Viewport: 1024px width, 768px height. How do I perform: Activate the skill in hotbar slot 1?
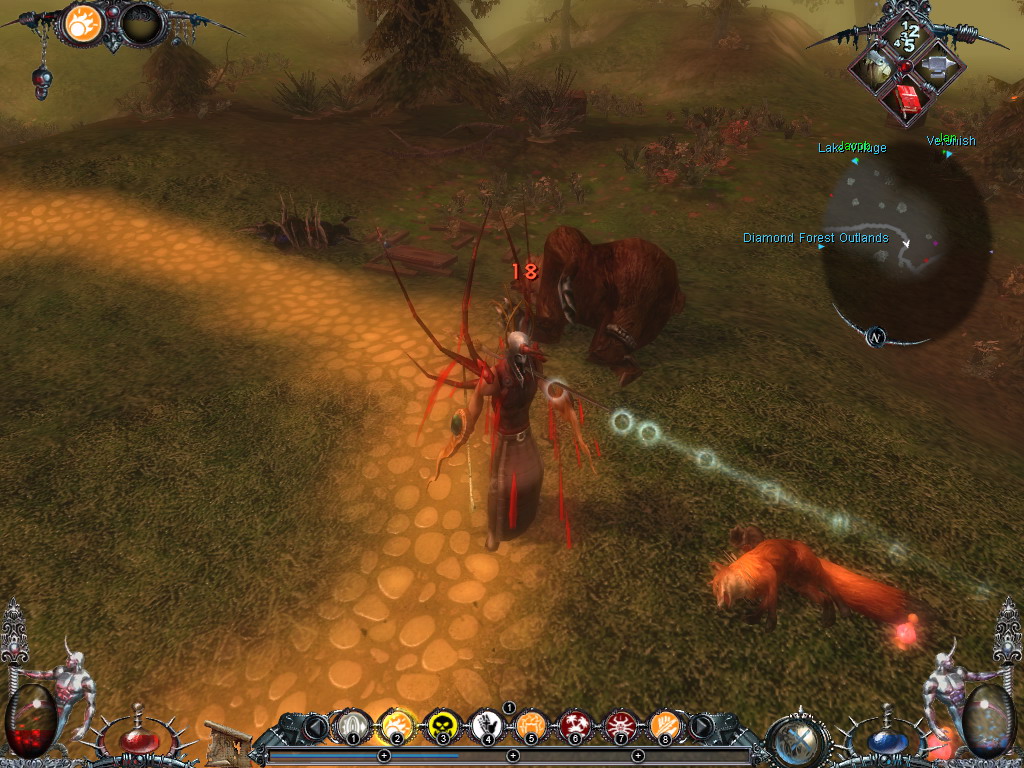(x=352, y=724)
